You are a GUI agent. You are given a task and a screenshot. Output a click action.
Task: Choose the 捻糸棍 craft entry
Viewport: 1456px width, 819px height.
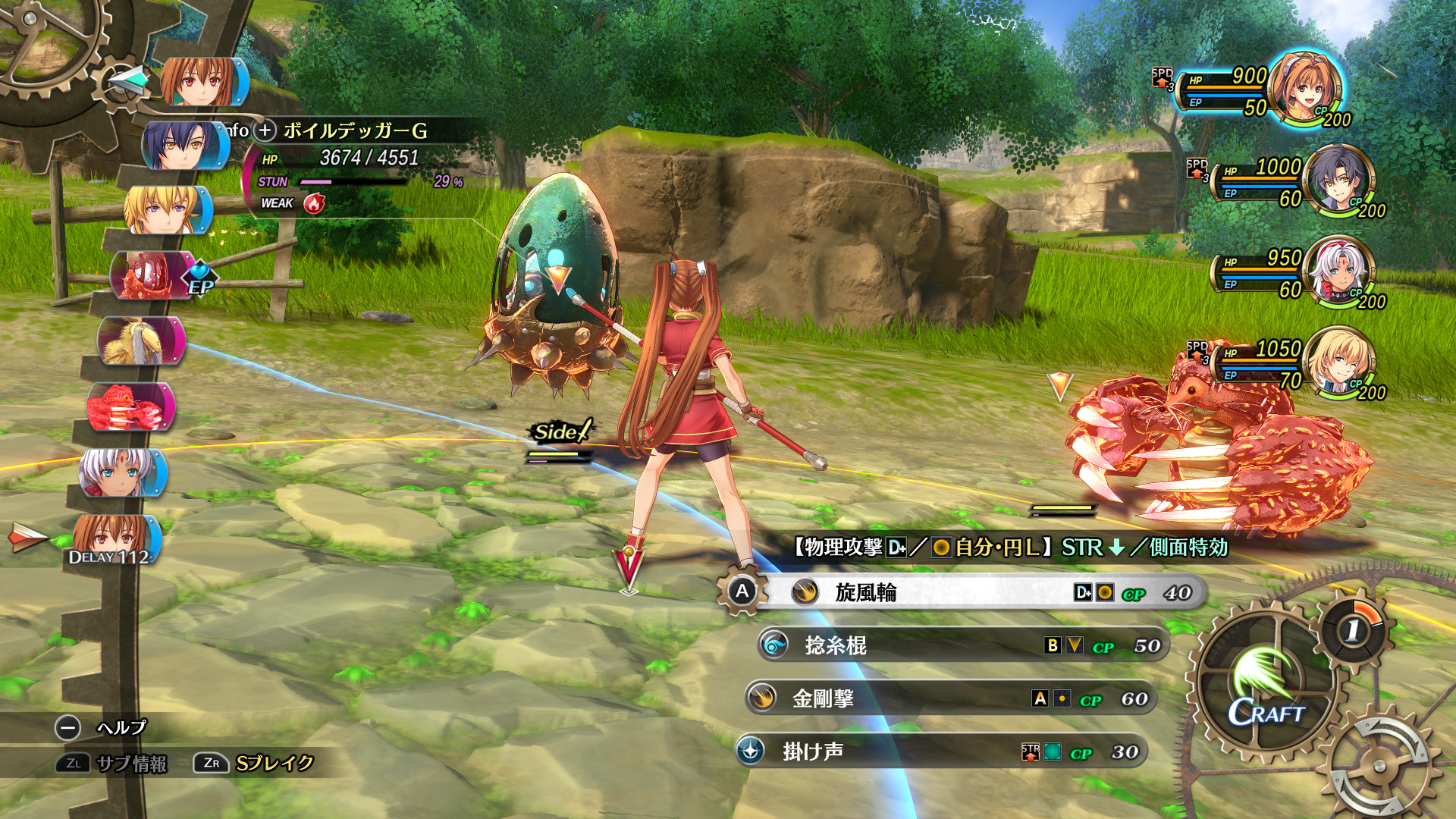click(x=963, y=645)
